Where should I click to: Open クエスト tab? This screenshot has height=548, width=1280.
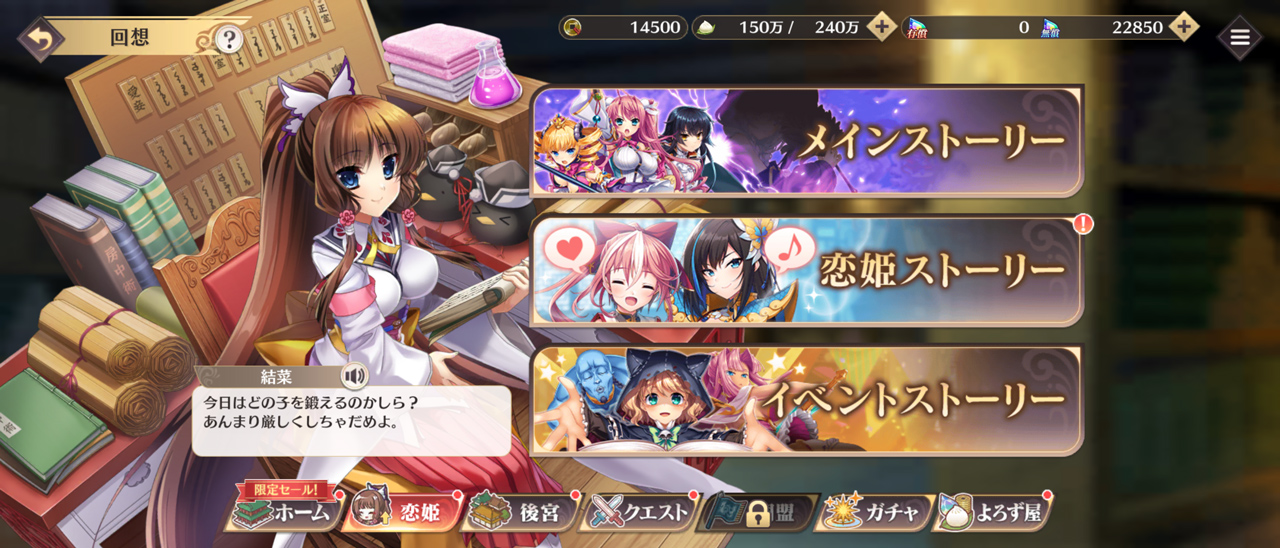[x=641, y=512]
